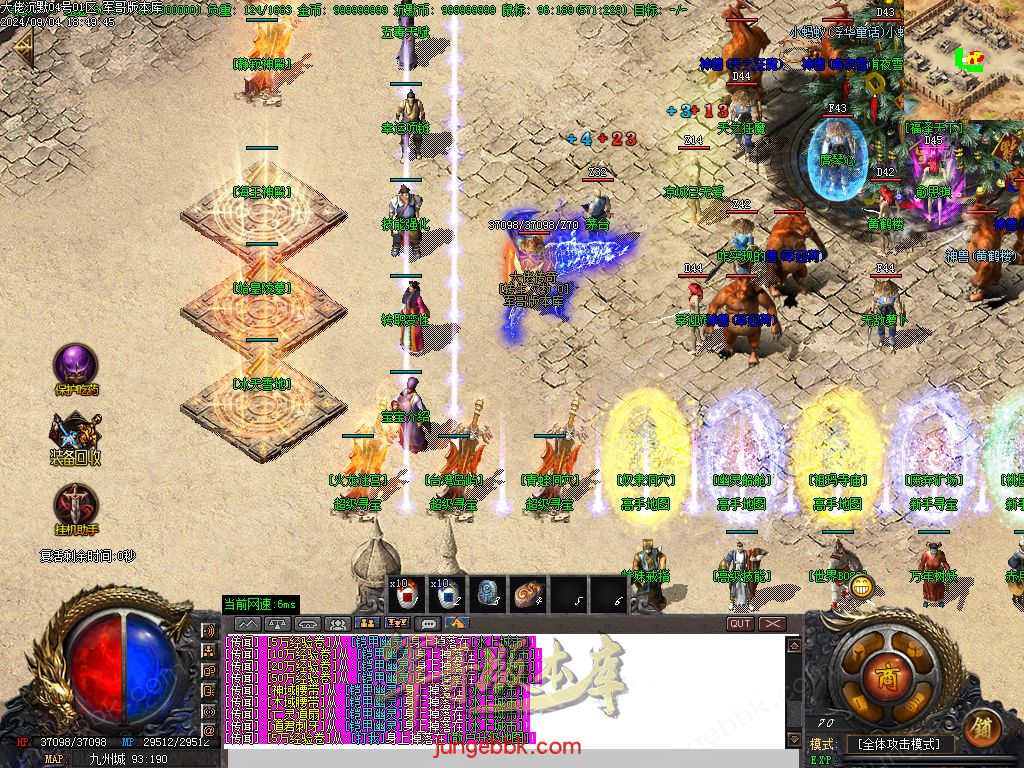Close the game with the X button
This screenshot has height=768, width=1024.
(x=772, y=624)
